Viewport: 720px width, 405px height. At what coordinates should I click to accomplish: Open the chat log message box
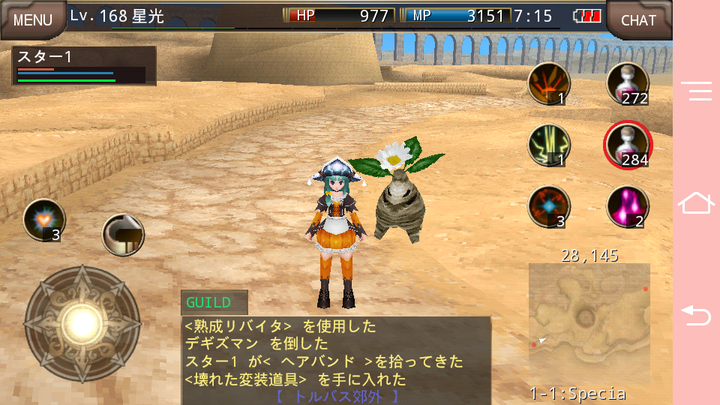[336, 357]
